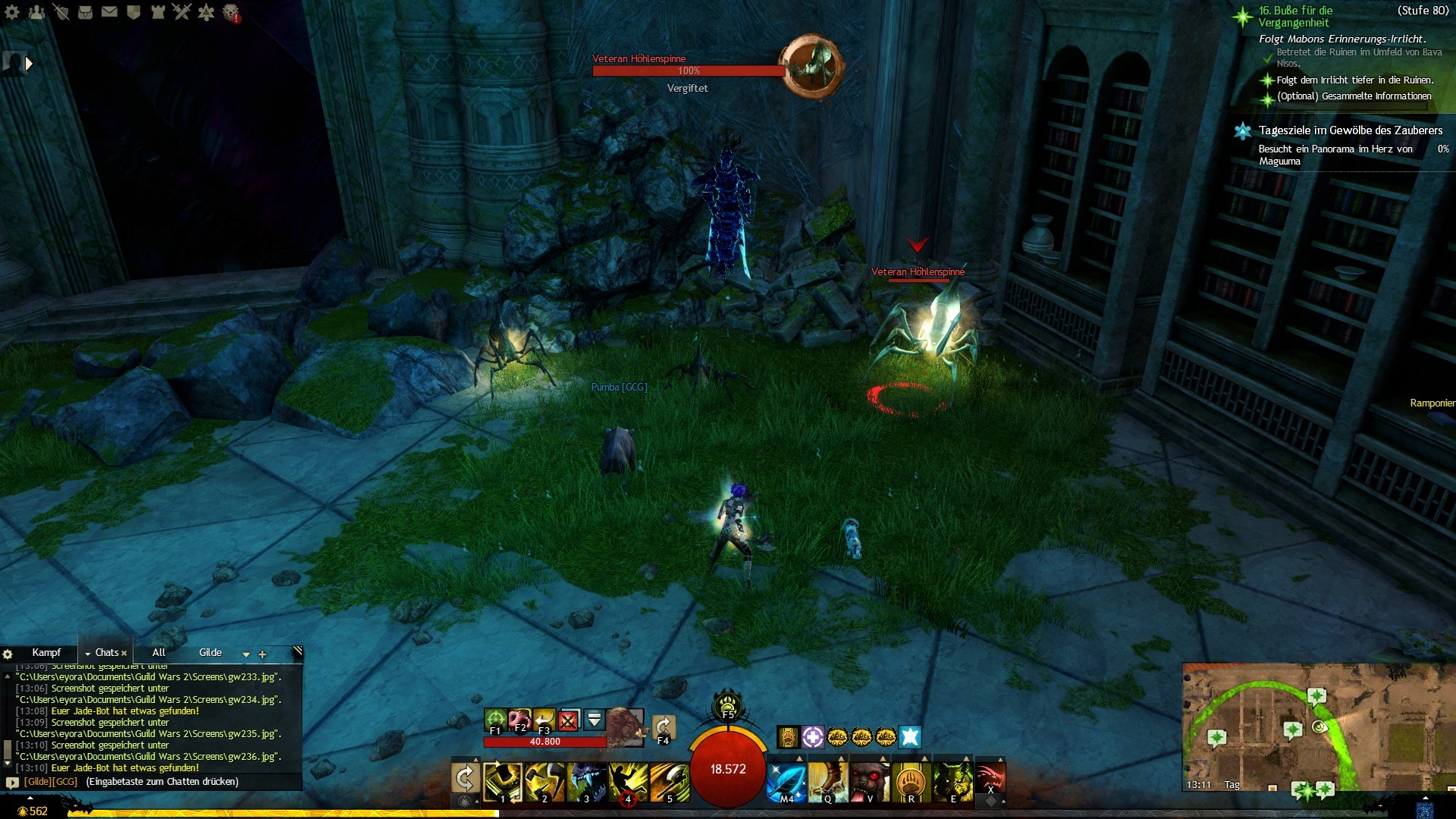The height and width of the screenshot is (819, 1456).
Task: Select the All chat tab
Action: click(158, 652)
